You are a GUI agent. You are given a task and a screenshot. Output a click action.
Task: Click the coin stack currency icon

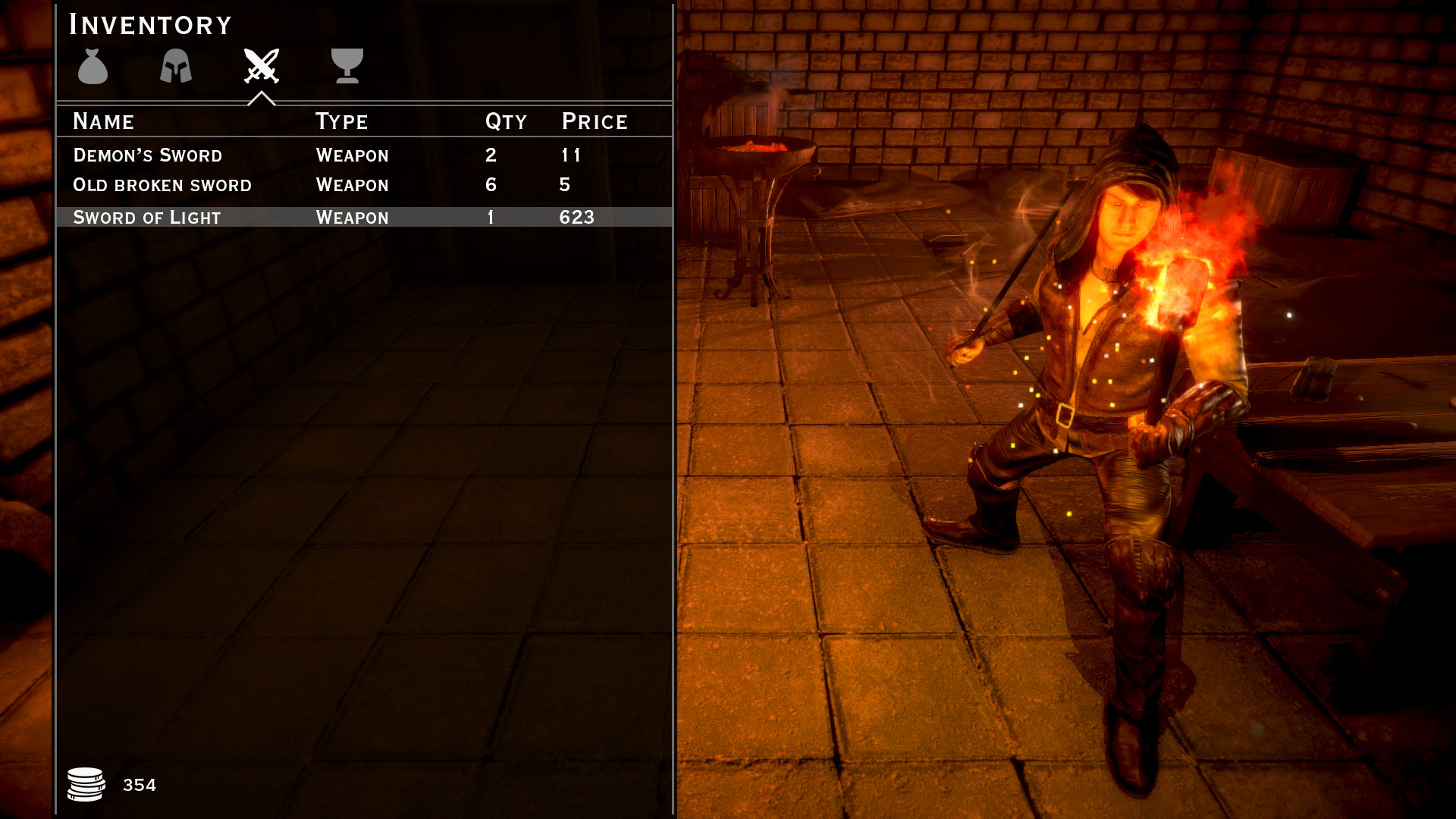(86, 784)
